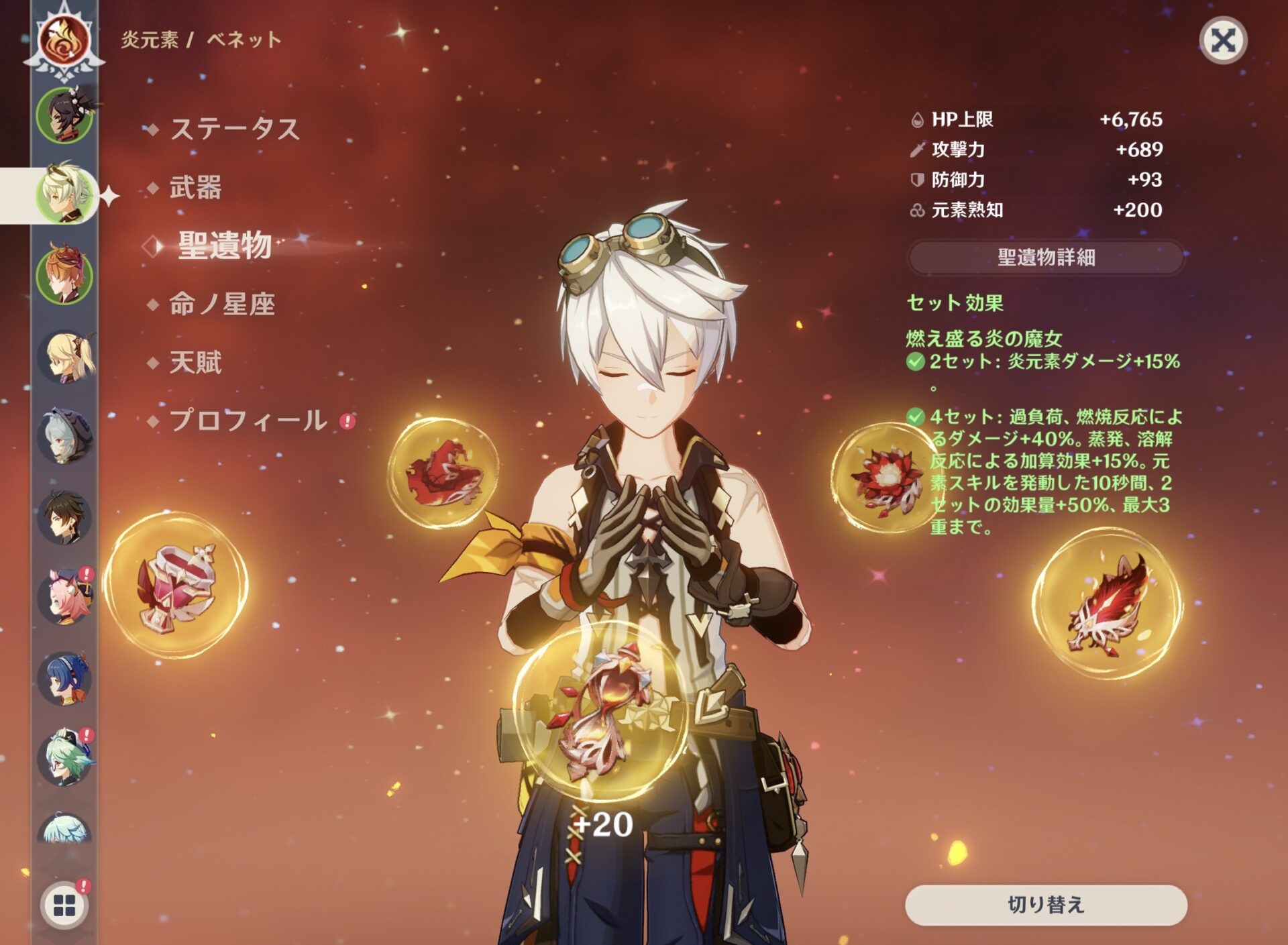Click the 聖遺物詳細 details button
This screenshot has height=945, width=1288.
click(x=1046, y=258)
